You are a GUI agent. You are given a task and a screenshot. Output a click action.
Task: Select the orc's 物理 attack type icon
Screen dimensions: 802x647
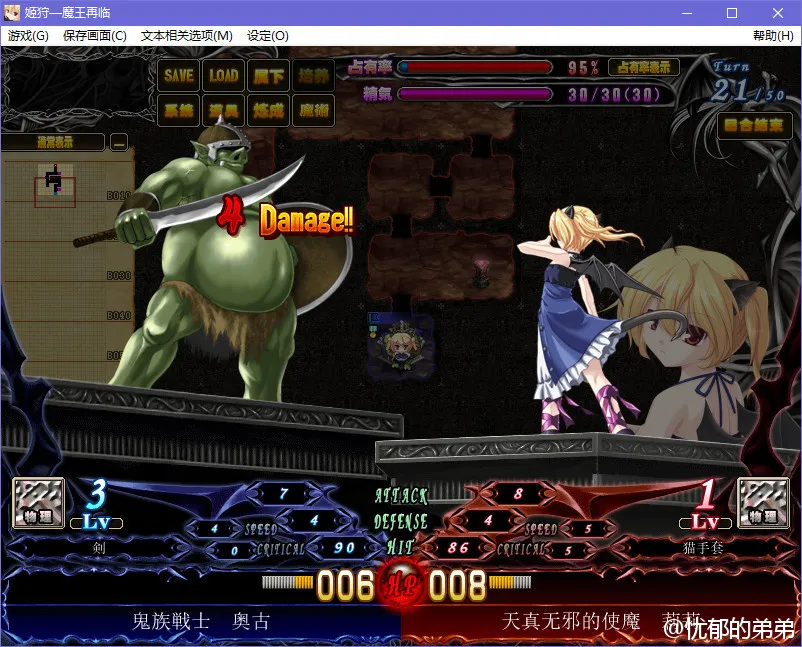pos(38,502)
